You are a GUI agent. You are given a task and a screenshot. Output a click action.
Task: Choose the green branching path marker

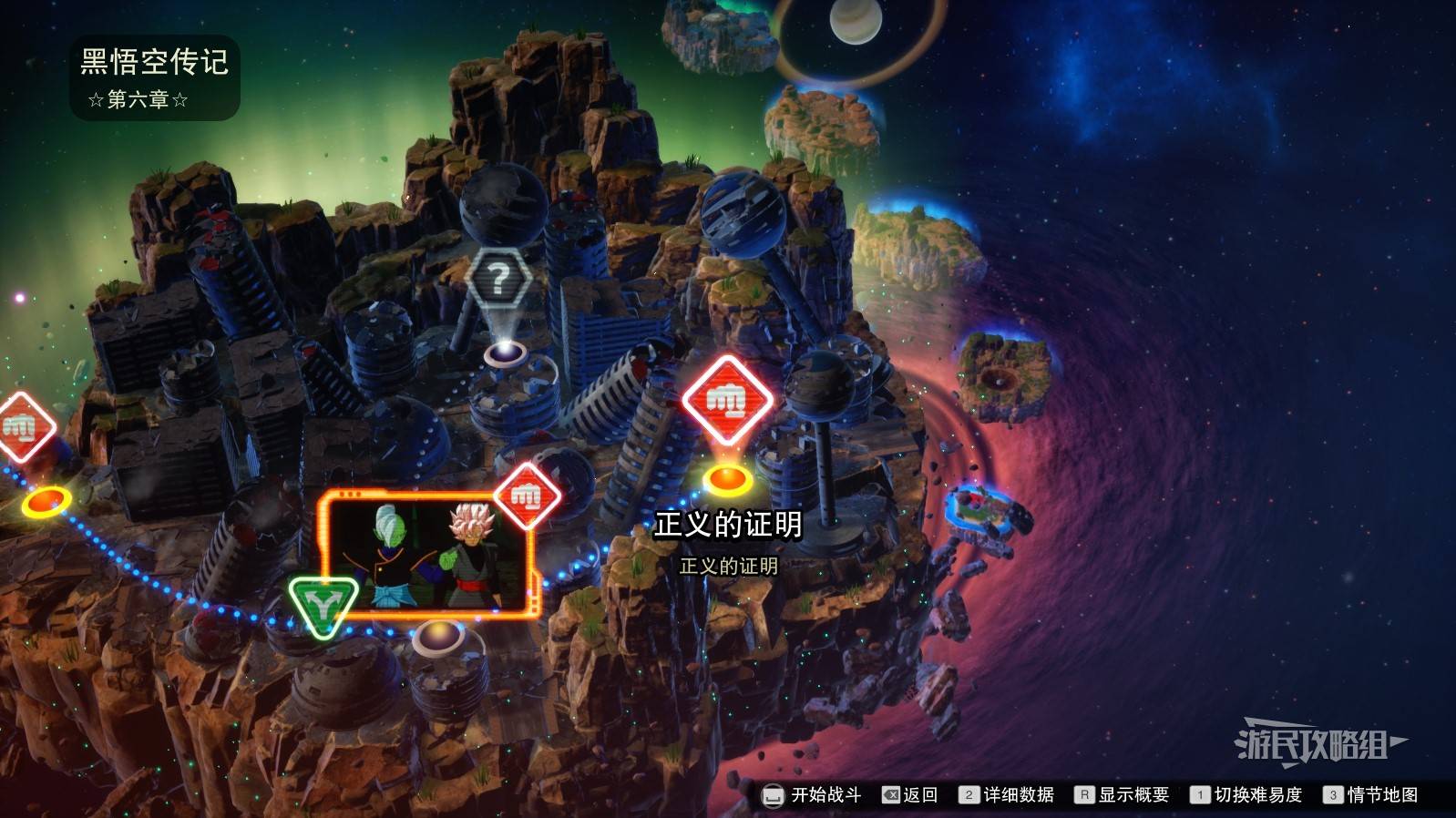(323, 604)
